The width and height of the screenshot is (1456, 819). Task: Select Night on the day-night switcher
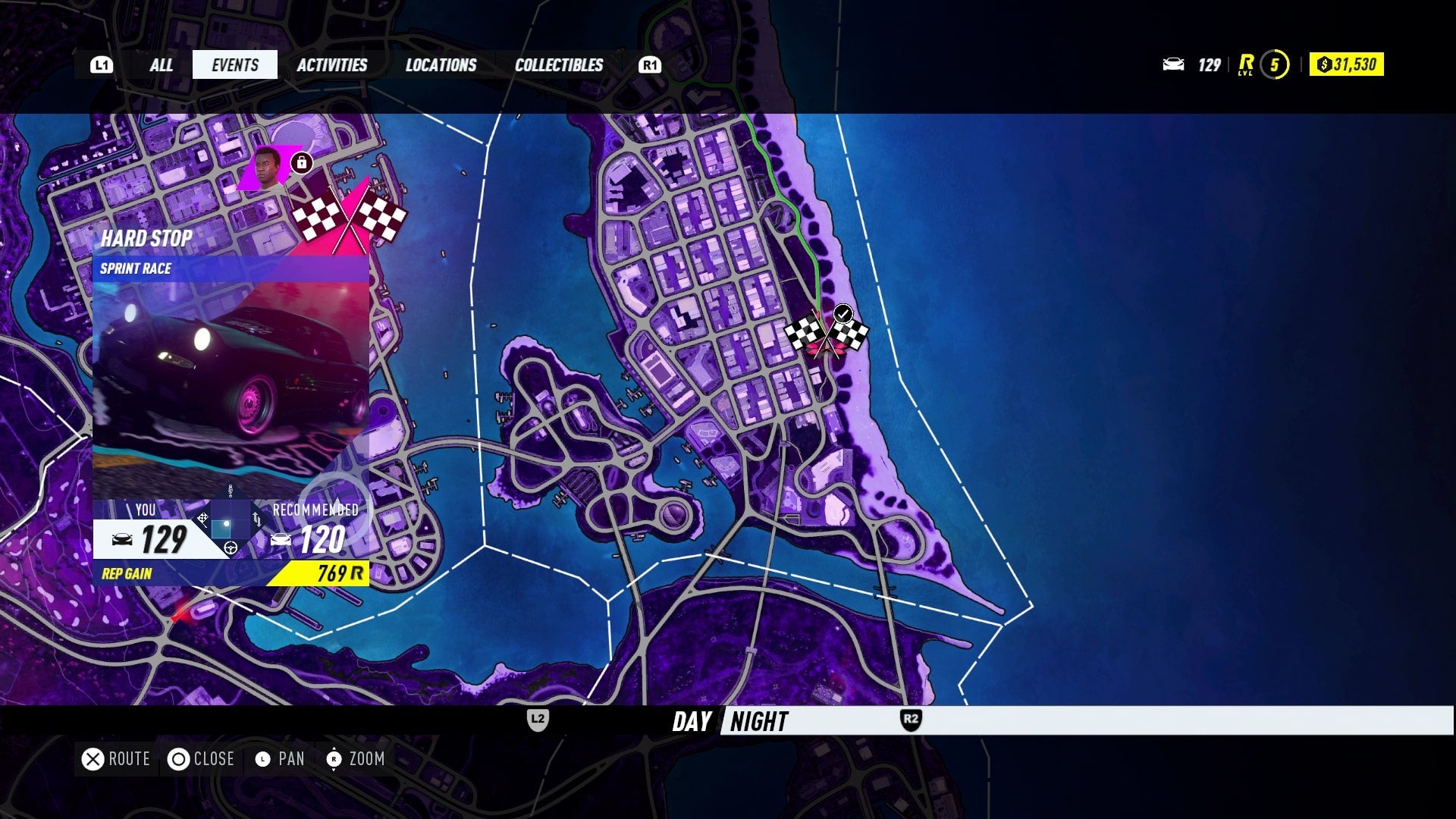(757, 722)
